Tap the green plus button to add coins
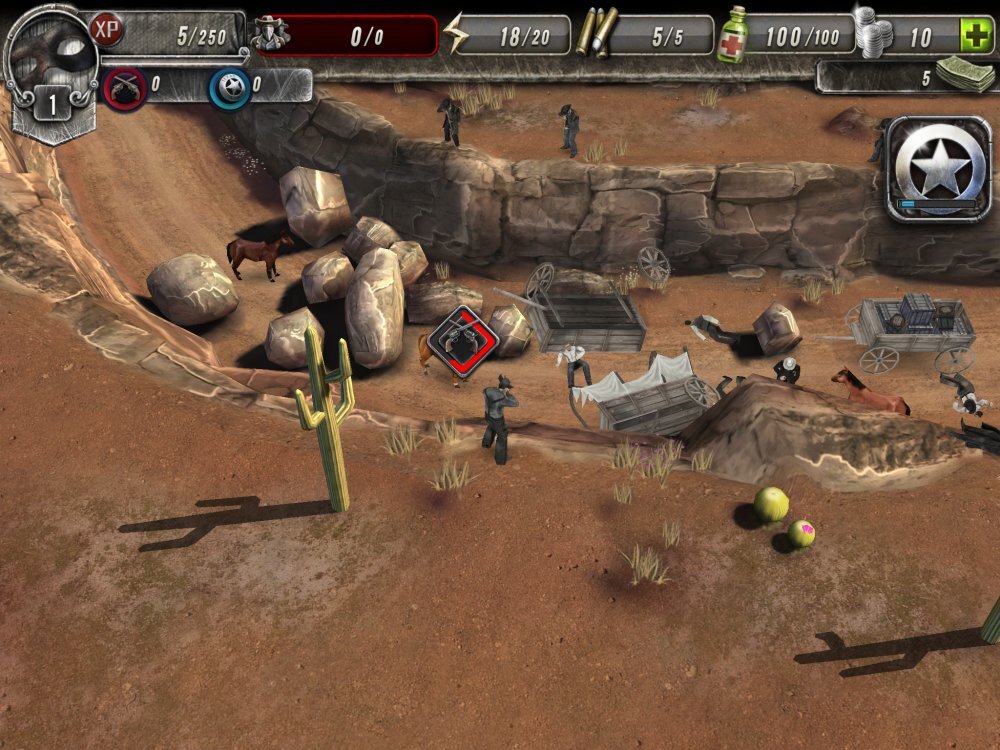 pos(976,36)
